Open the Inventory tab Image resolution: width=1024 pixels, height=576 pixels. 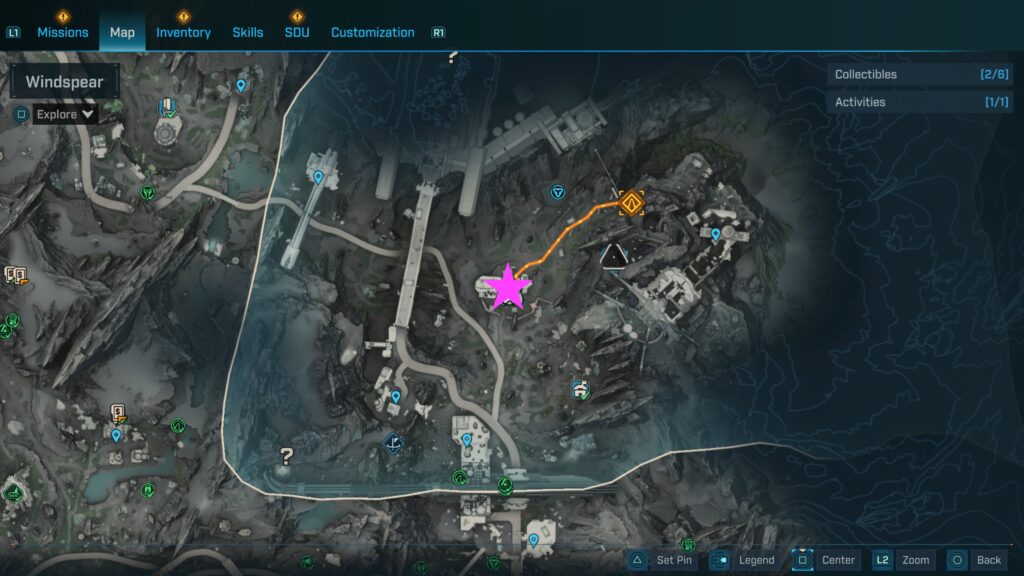(183, 32)
